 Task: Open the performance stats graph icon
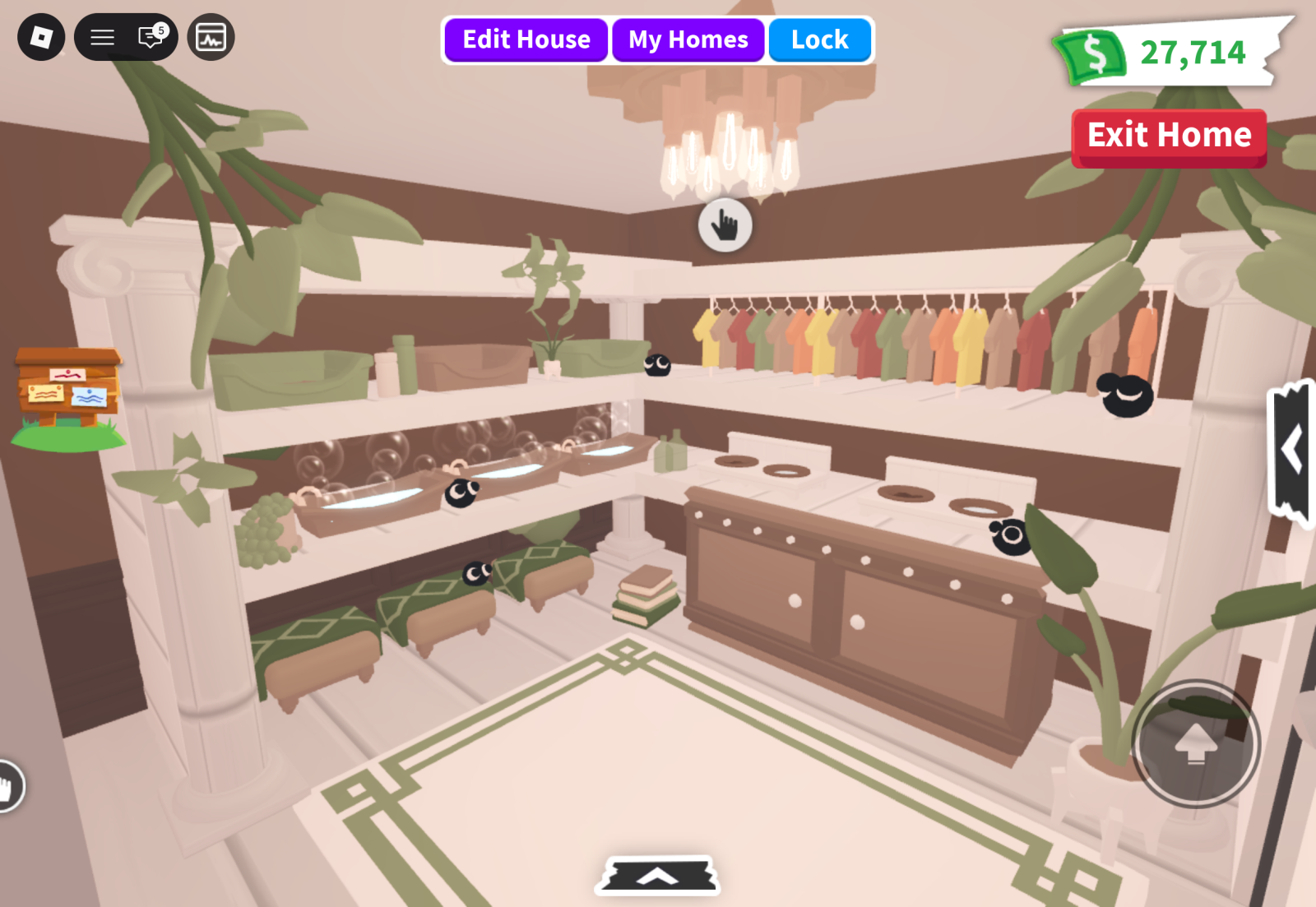211,37
